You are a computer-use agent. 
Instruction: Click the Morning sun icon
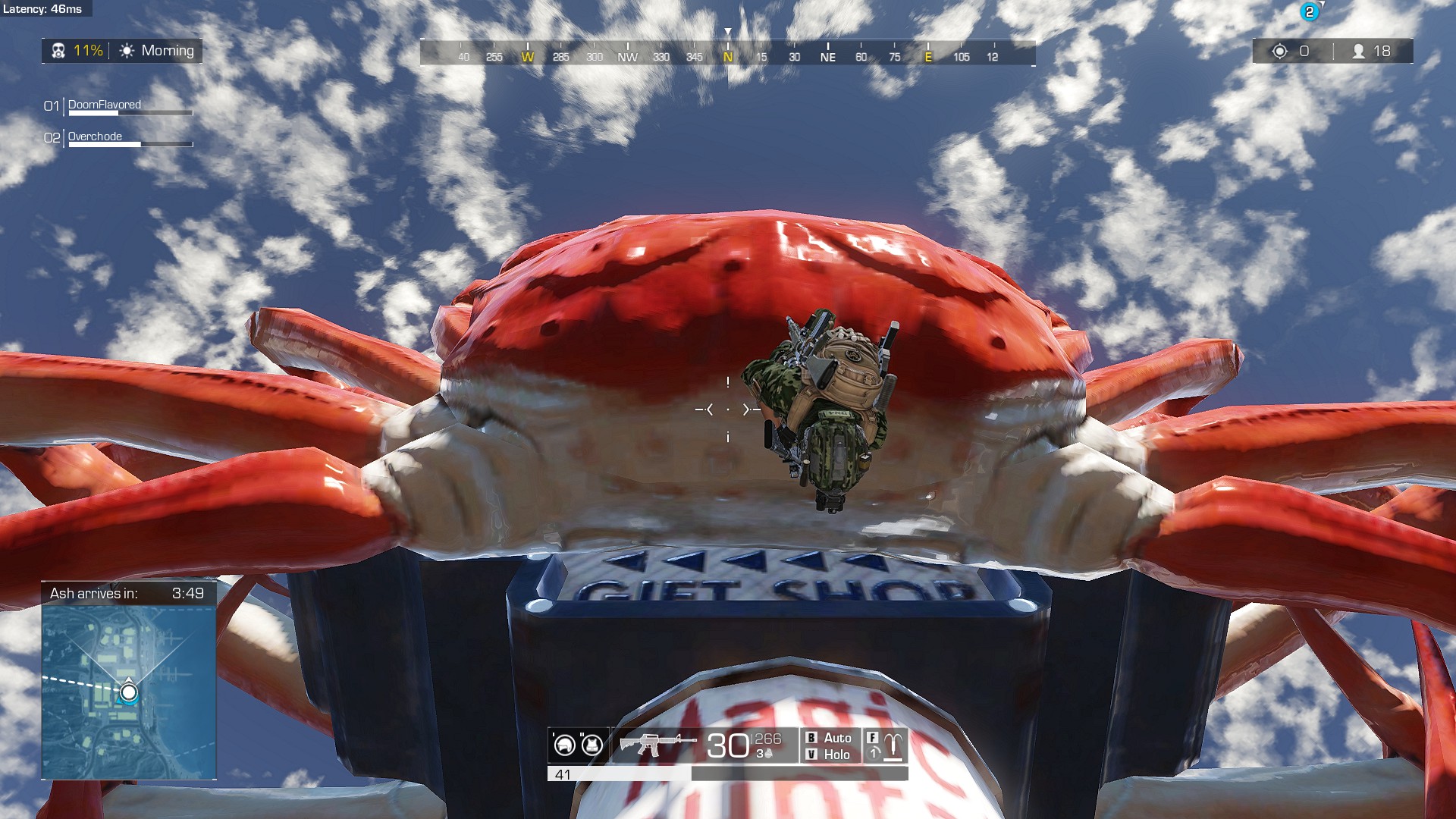click(127, 51)
